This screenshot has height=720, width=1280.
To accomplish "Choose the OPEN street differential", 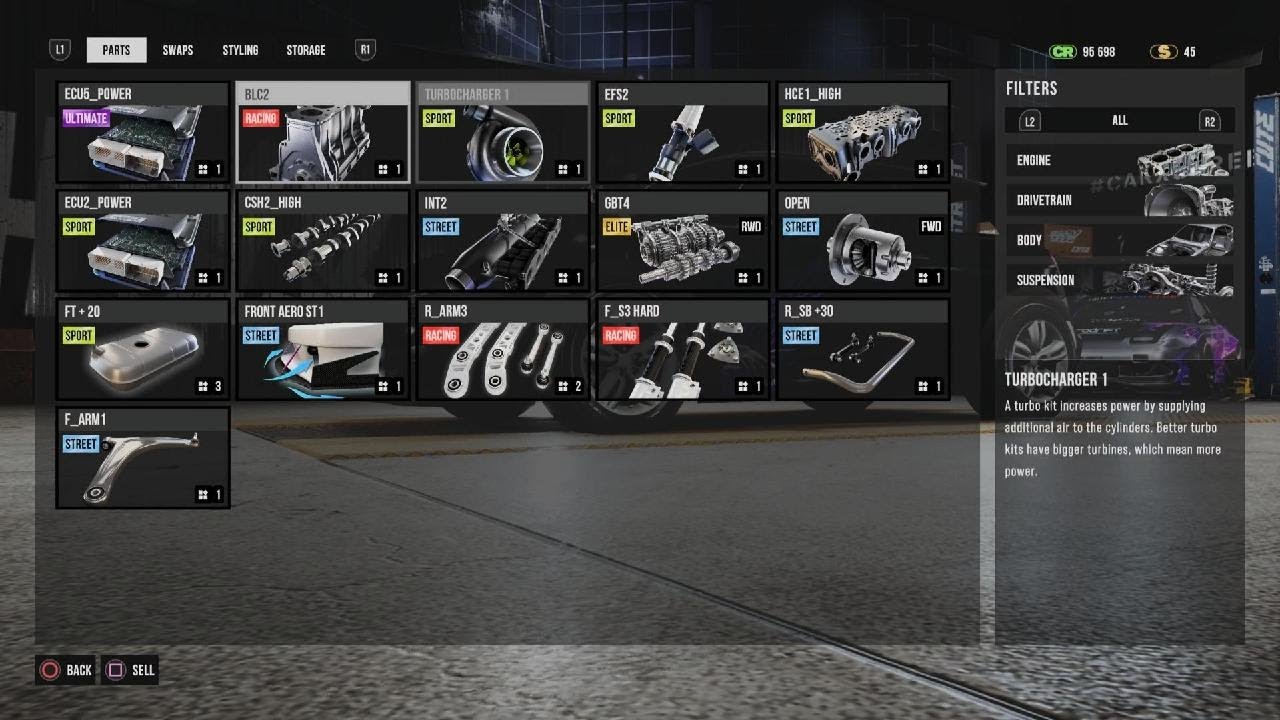I will coord(863,241).
